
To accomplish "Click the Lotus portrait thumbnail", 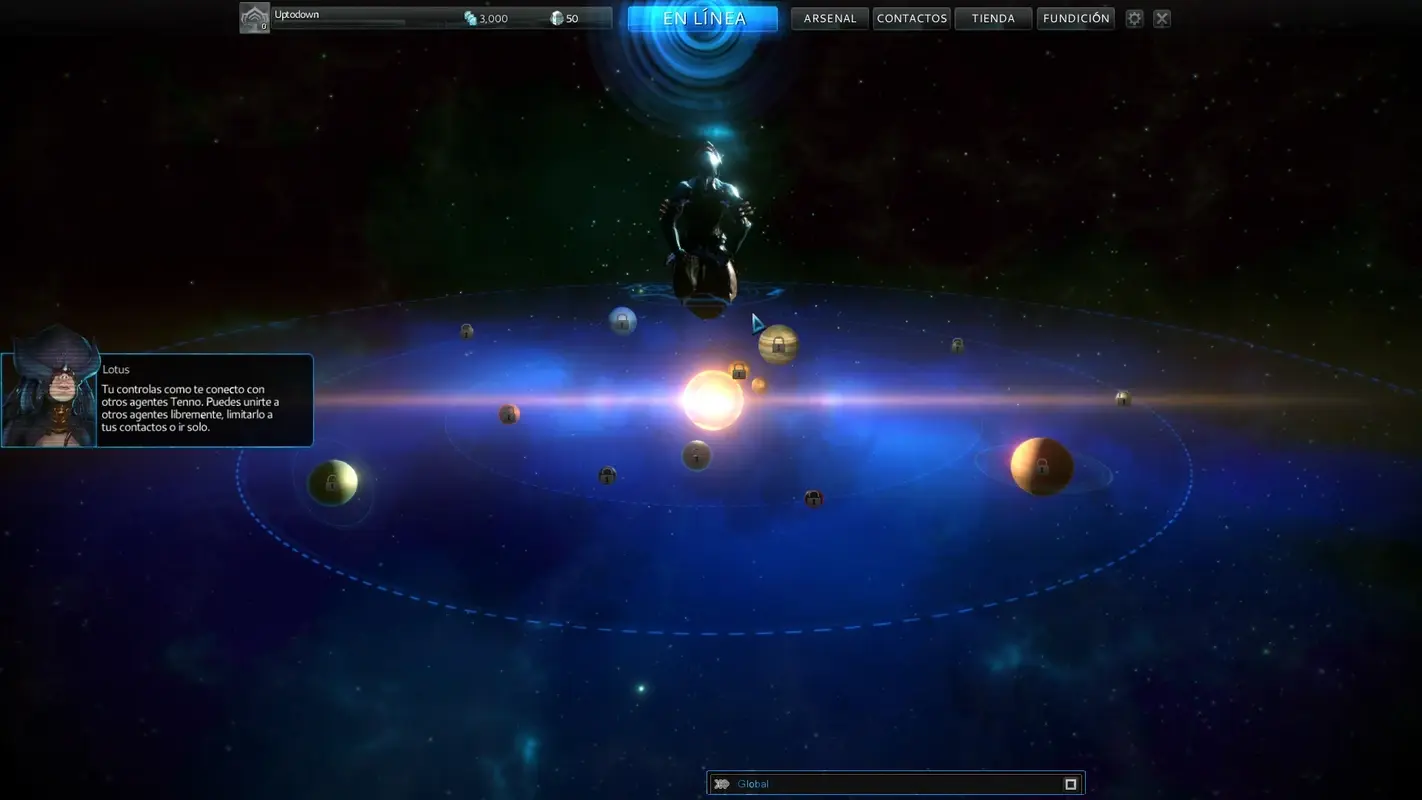I will click(x=49, y=399).
